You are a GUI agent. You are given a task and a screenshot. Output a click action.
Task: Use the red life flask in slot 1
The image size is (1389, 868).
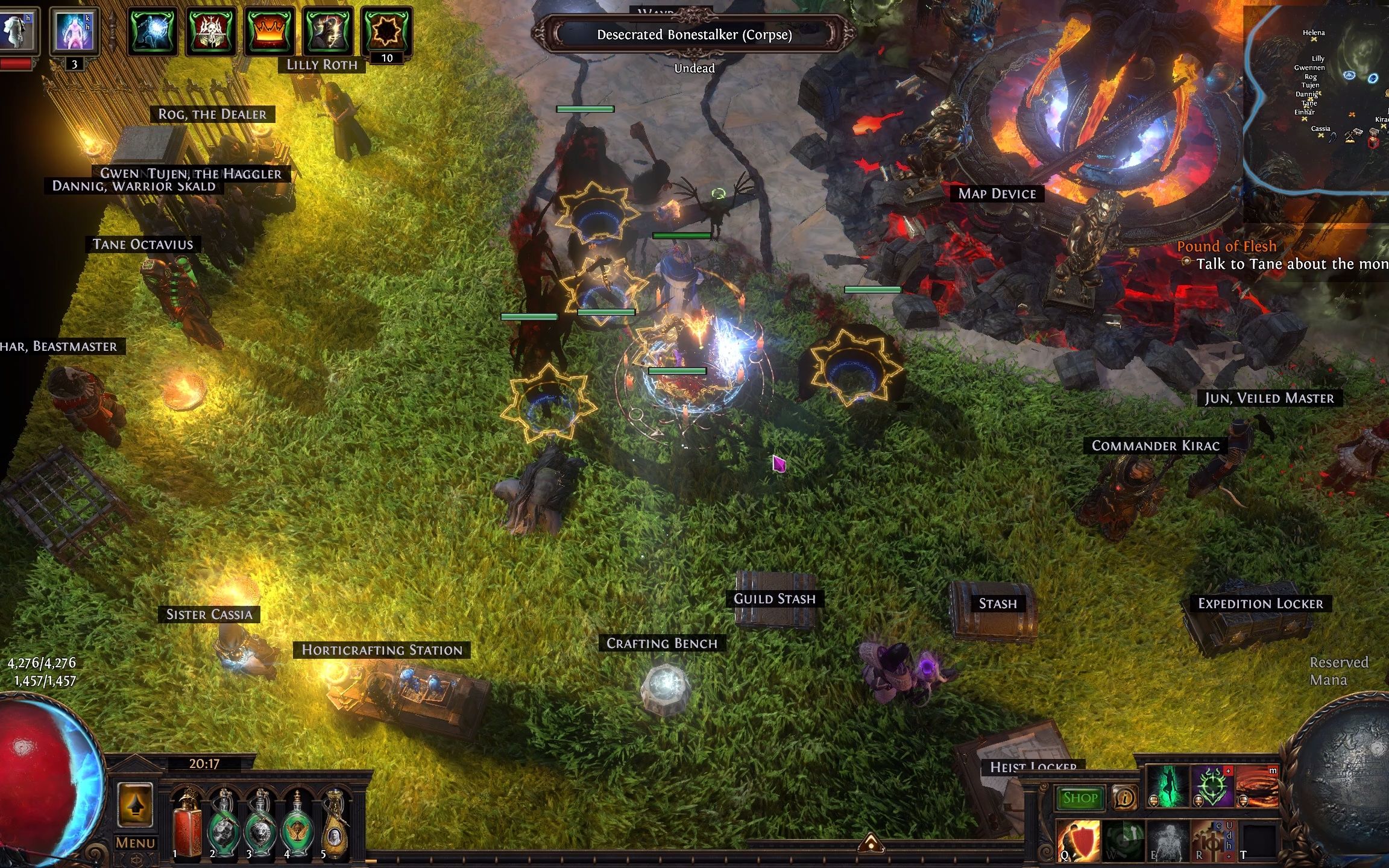pyautogui.click(x=187, y=823)
